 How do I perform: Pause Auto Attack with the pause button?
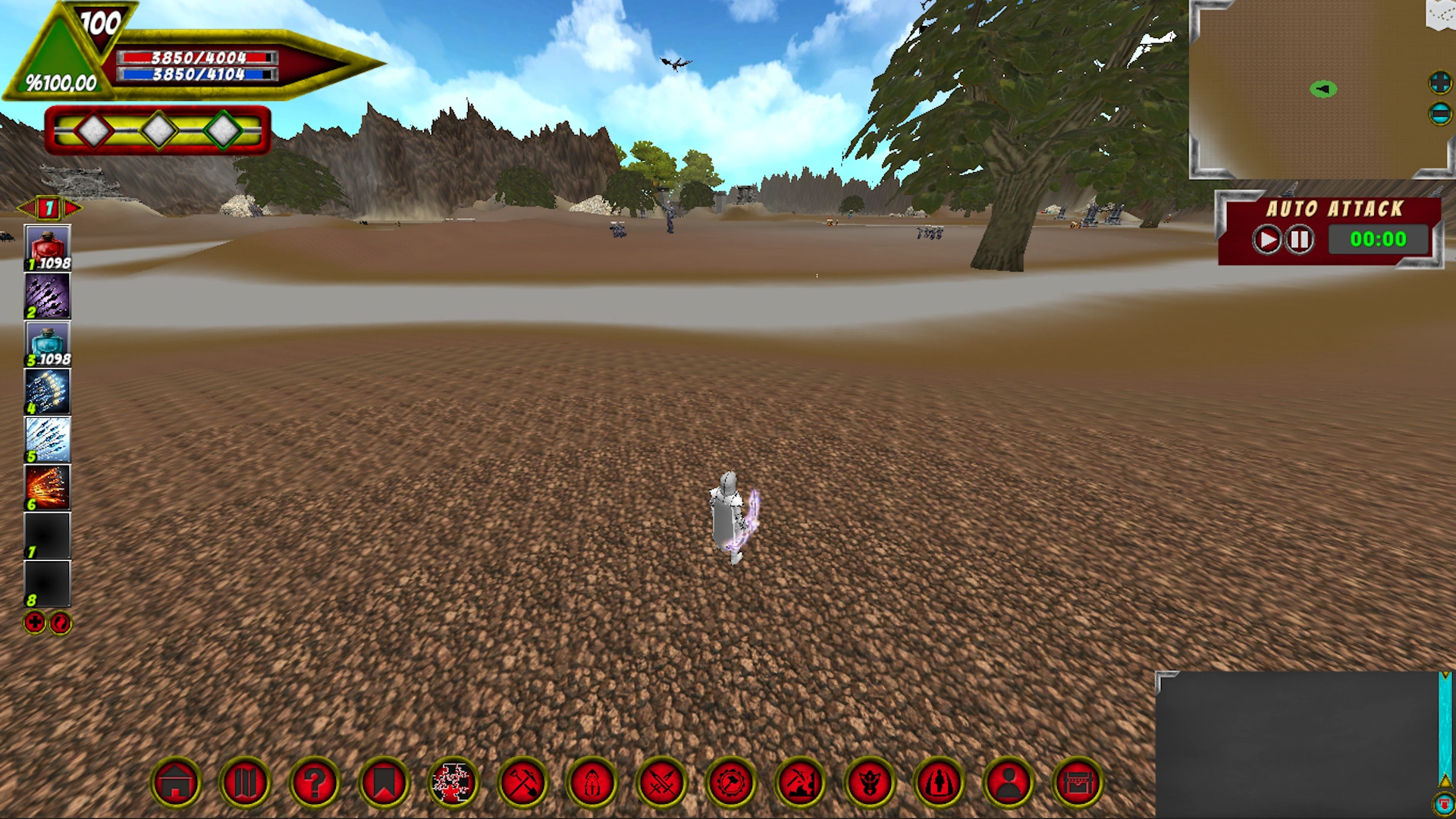tap(1299, 239)
